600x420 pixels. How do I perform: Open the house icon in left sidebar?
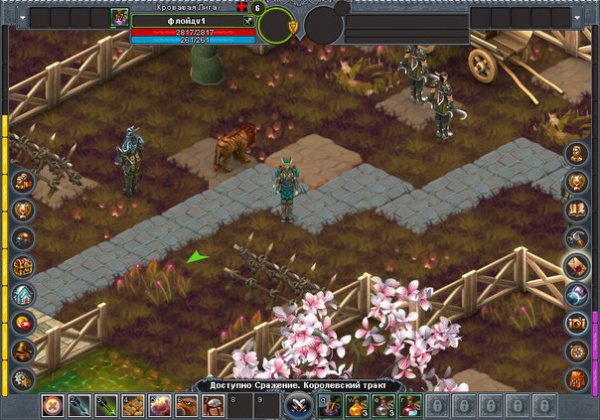24,294
